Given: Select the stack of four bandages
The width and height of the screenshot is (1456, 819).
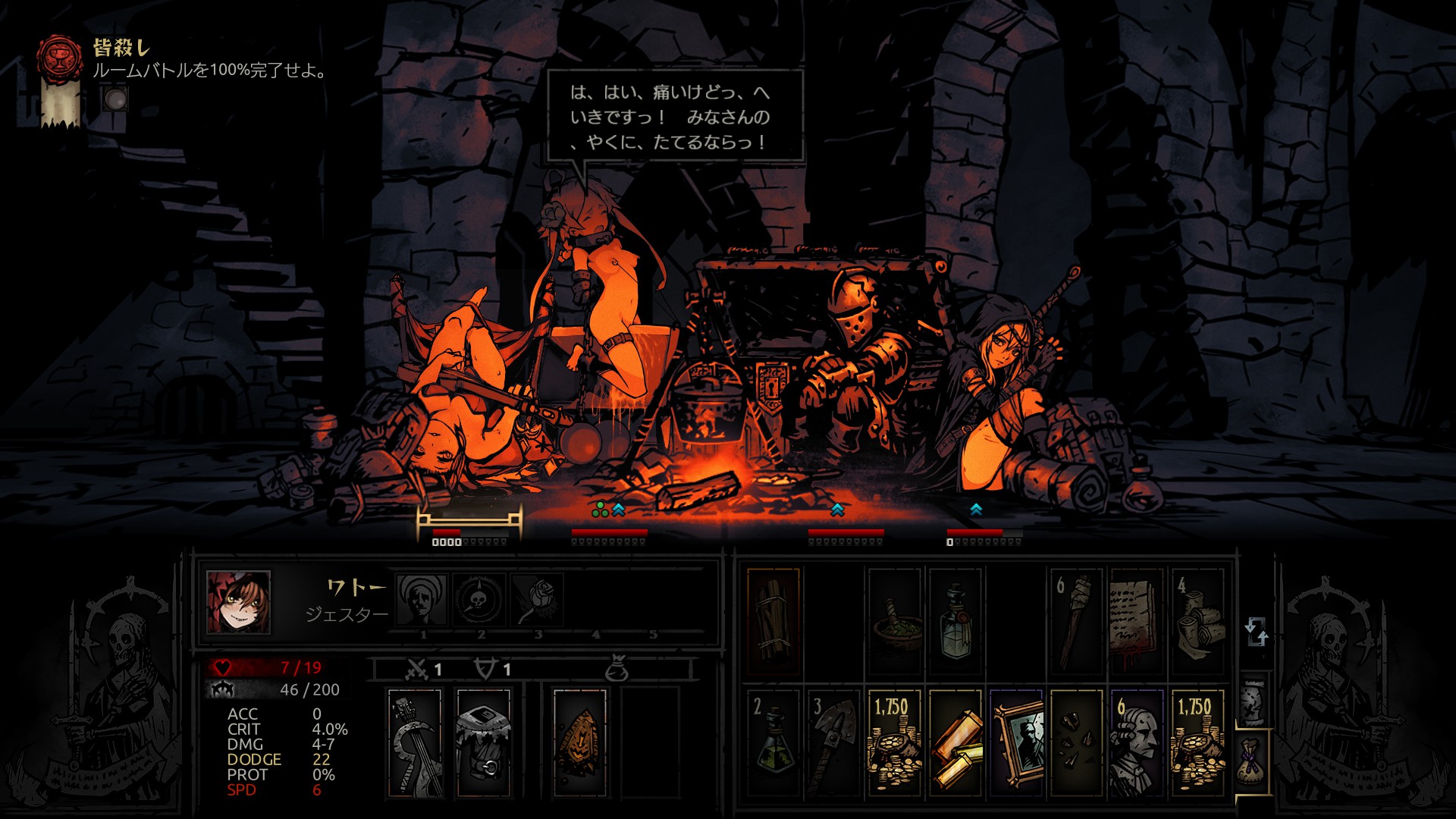Looking at the screenshot, I should pyautogui.click(x=1197, y=622).
